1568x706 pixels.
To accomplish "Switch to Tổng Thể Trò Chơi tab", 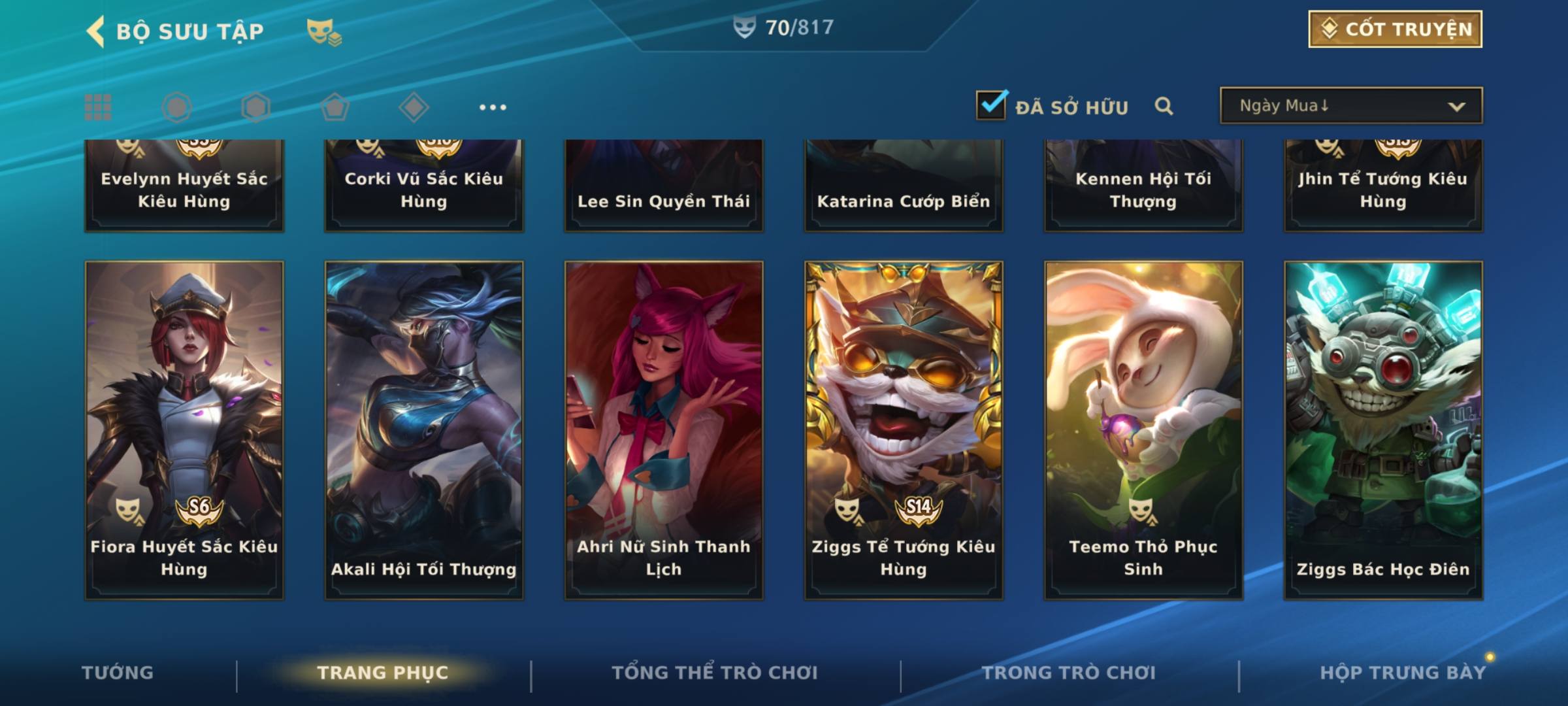I will click(x=715, y=673).
